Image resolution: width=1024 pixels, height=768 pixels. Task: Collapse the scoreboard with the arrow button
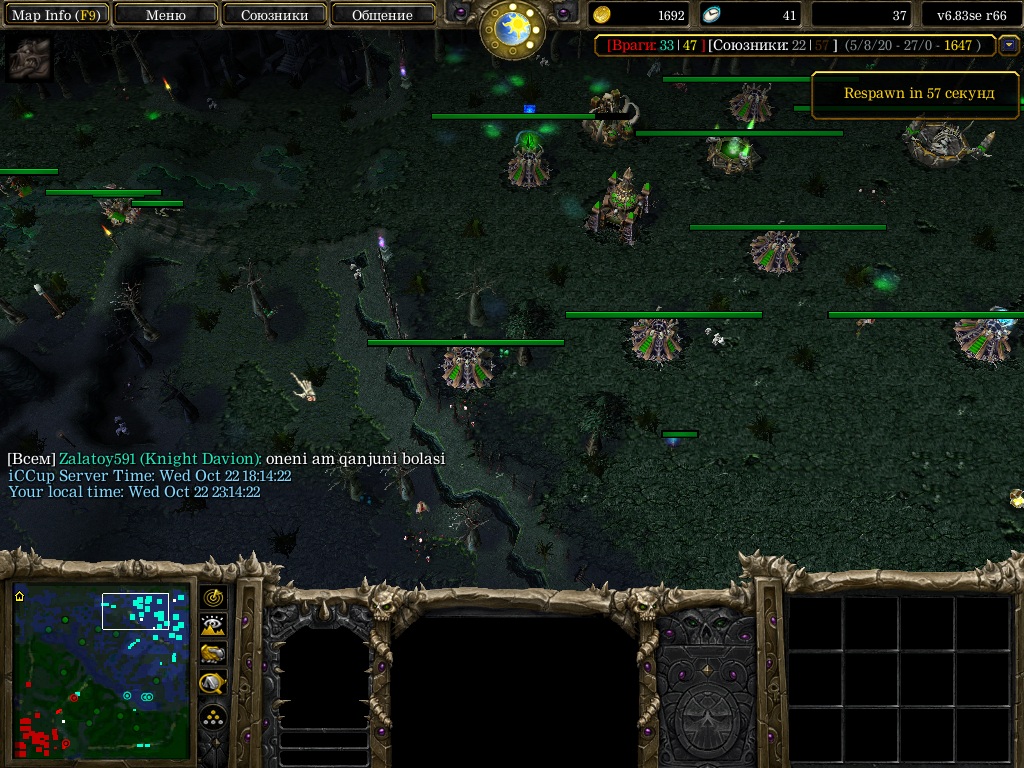1008,44
